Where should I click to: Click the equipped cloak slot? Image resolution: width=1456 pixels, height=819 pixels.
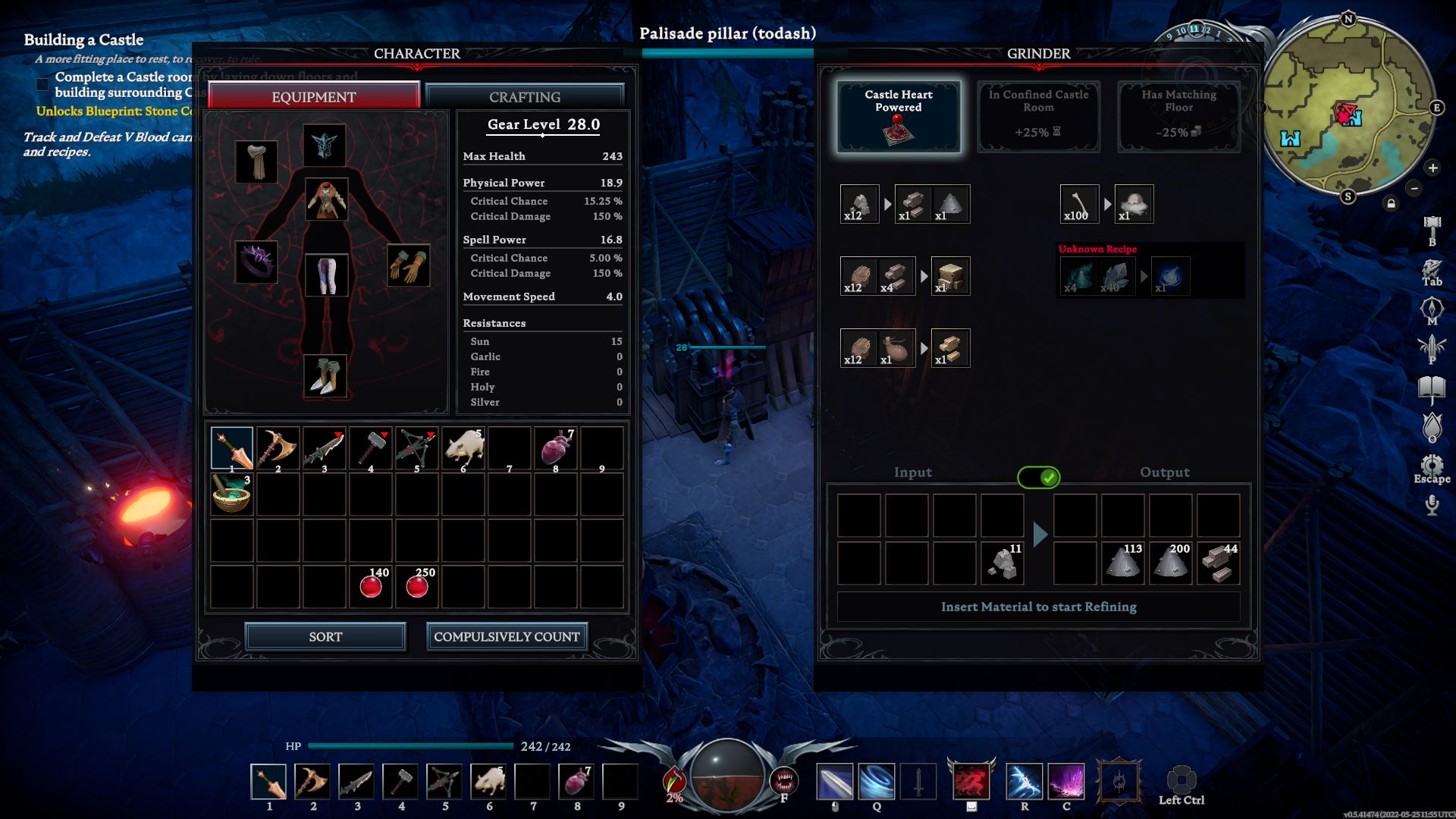256,162
